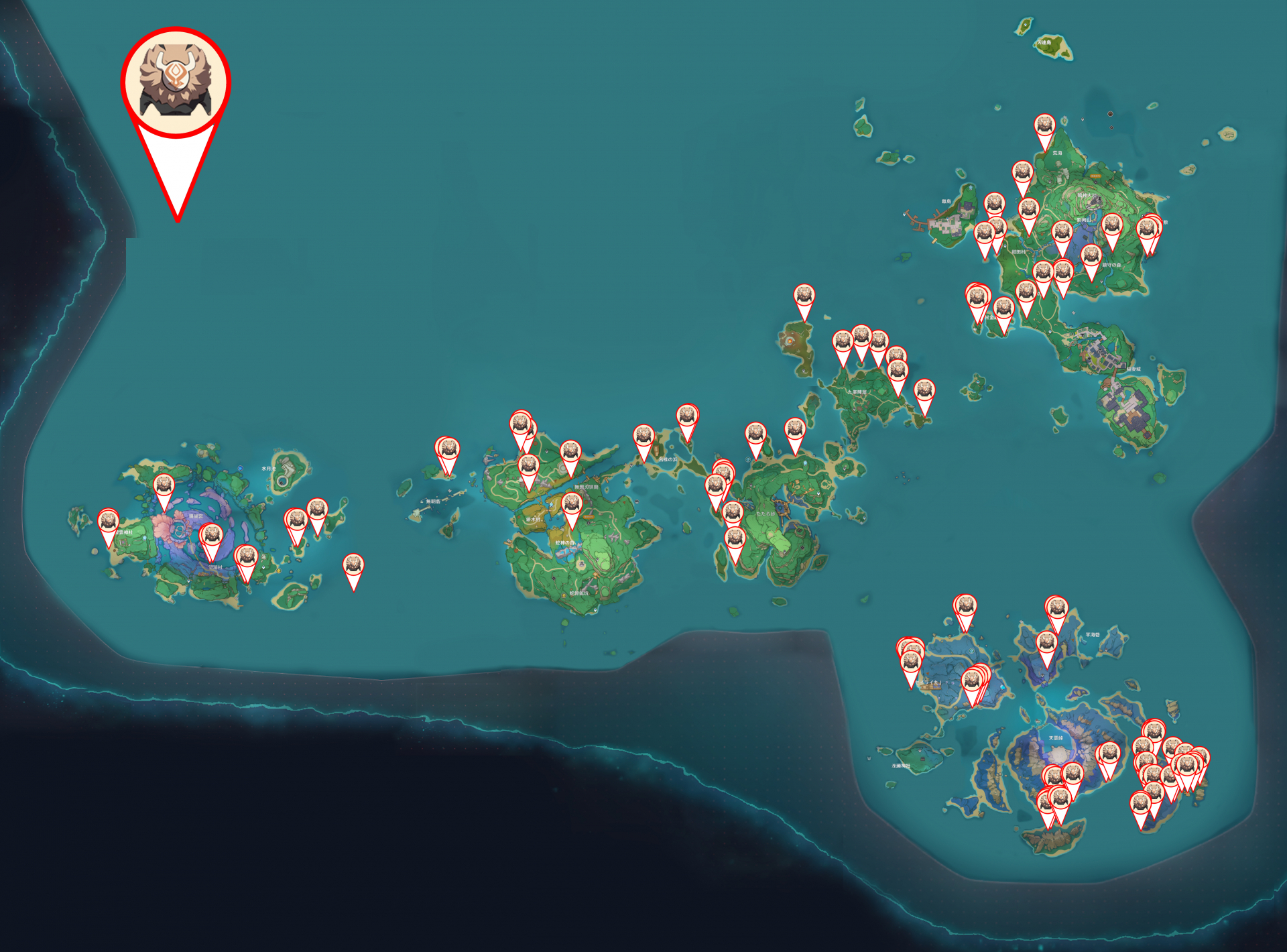
Task: Select the marker at Nazuchi Beach
Action: [x=643, y=436]
